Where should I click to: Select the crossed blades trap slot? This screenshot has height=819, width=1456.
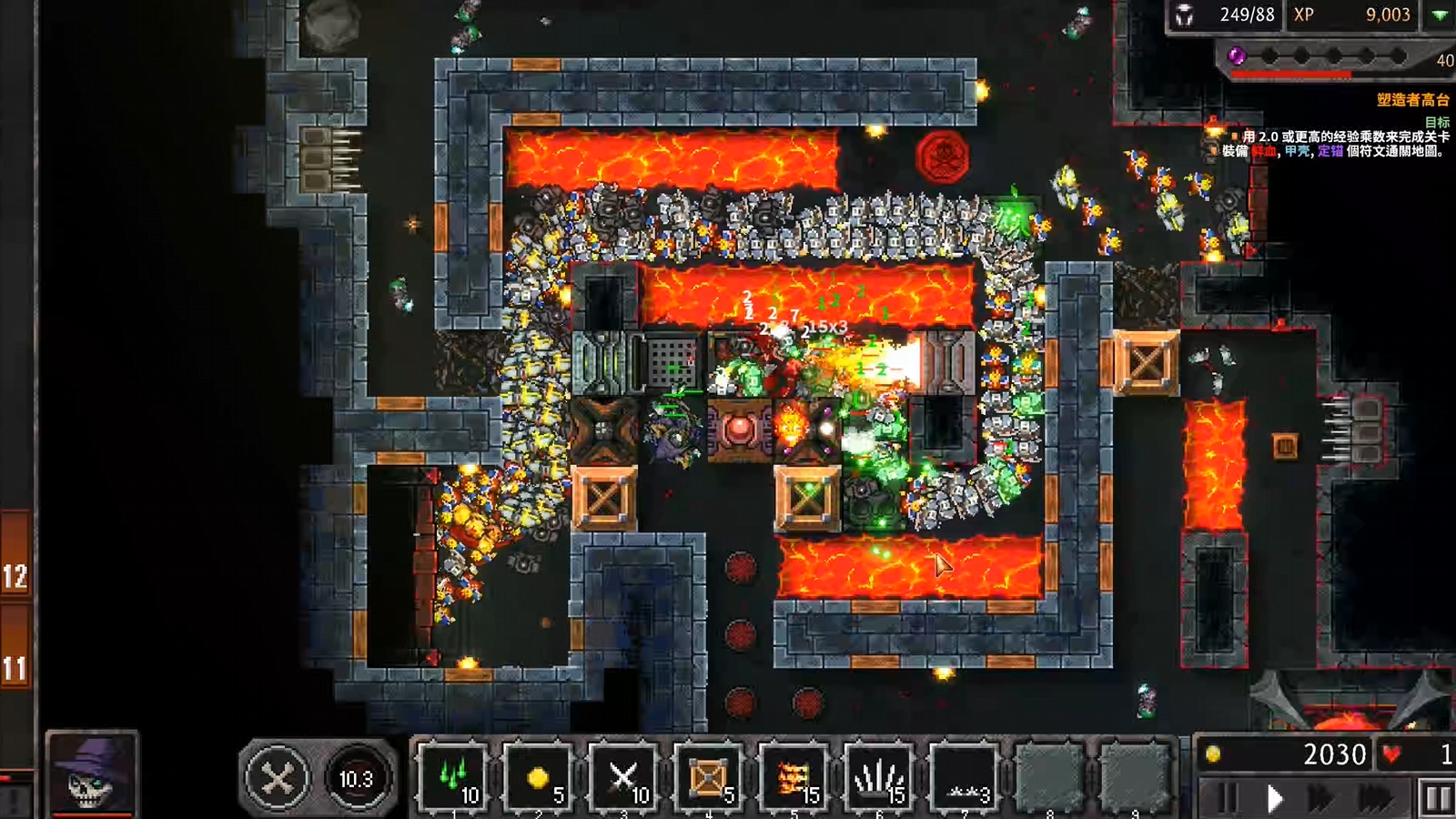click(x=624, y=778)
